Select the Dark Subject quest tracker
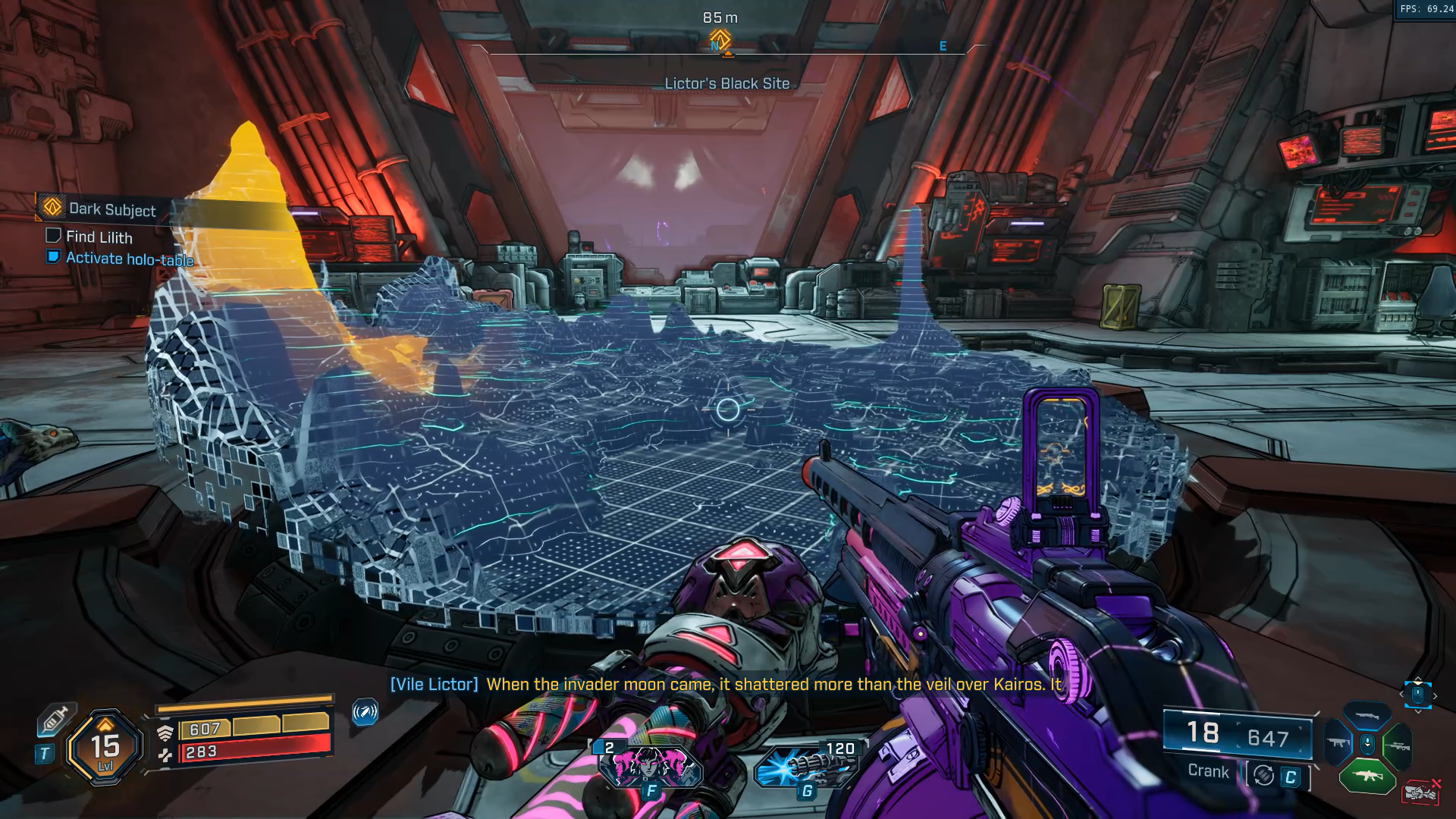Screen dimensions: 1456x819 [x=111, y=209]
